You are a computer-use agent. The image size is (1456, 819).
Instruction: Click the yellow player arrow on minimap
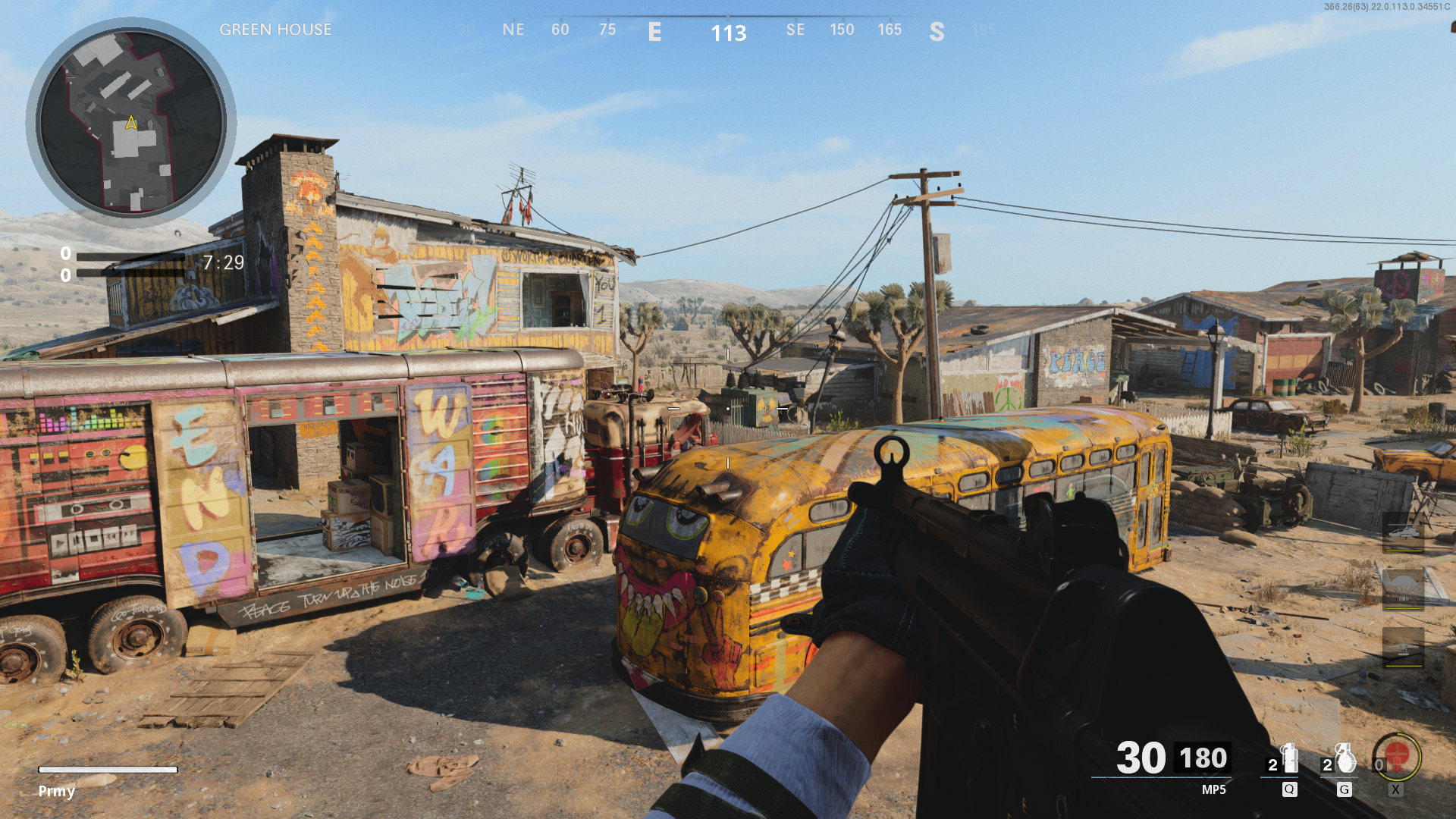click(x=131, y=122)
